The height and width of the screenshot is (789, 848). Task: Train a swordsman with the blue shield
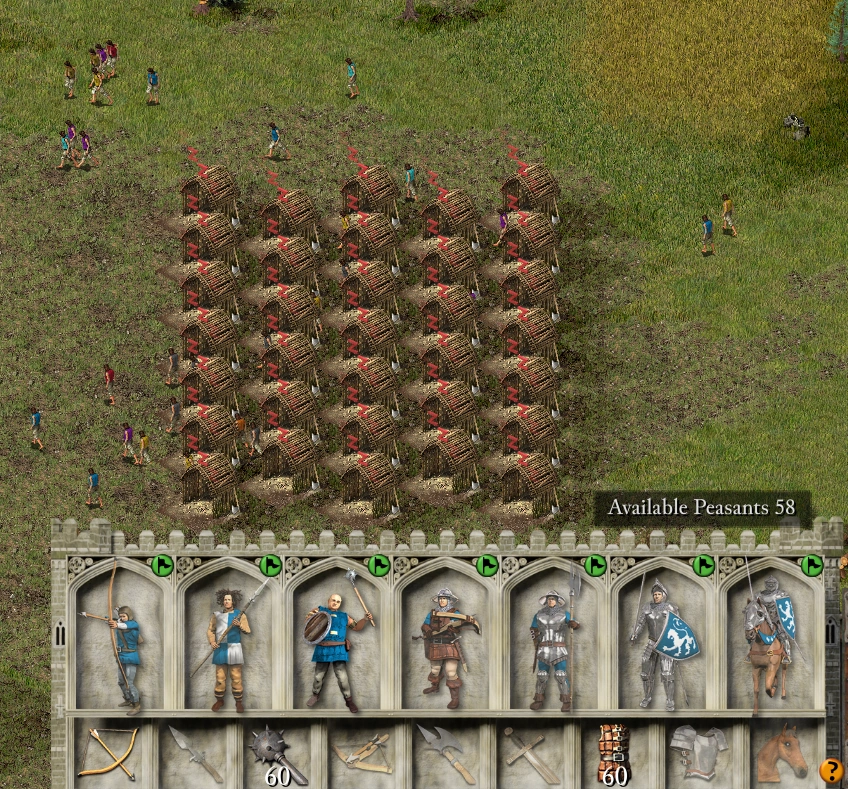[x=663, y=640]
